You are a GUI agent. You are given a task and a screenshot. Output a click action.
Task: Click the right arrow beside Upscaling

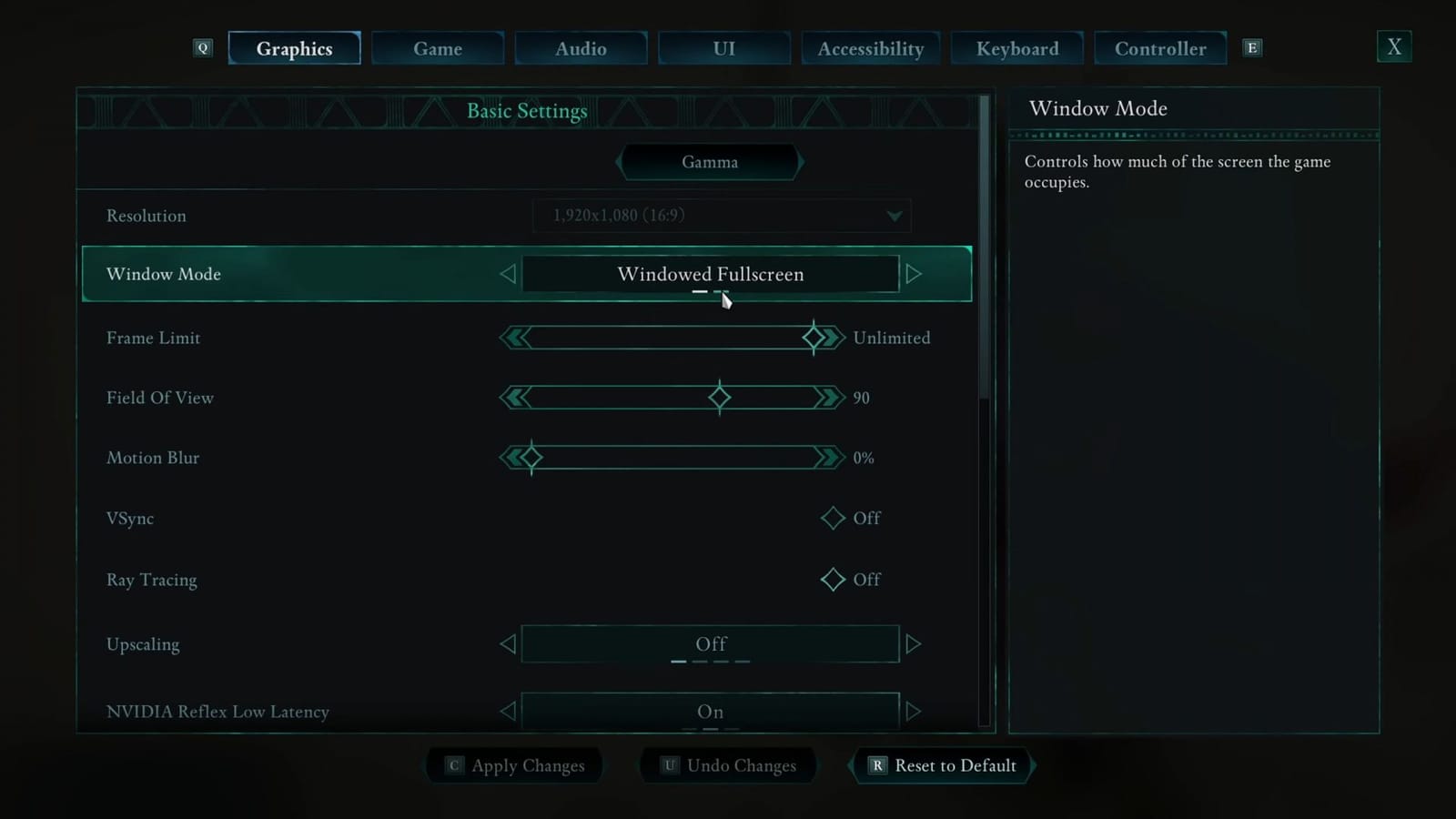[914, 643]
